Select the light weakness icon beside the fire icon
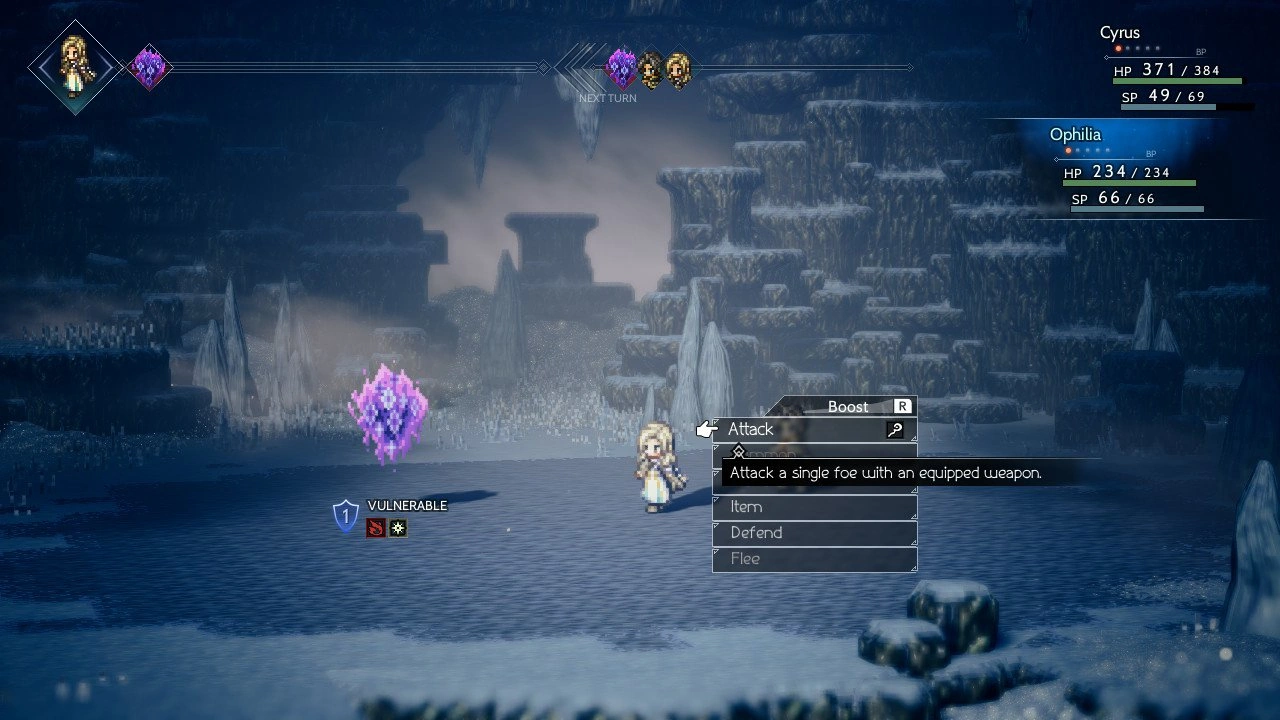 pos(398,527)
